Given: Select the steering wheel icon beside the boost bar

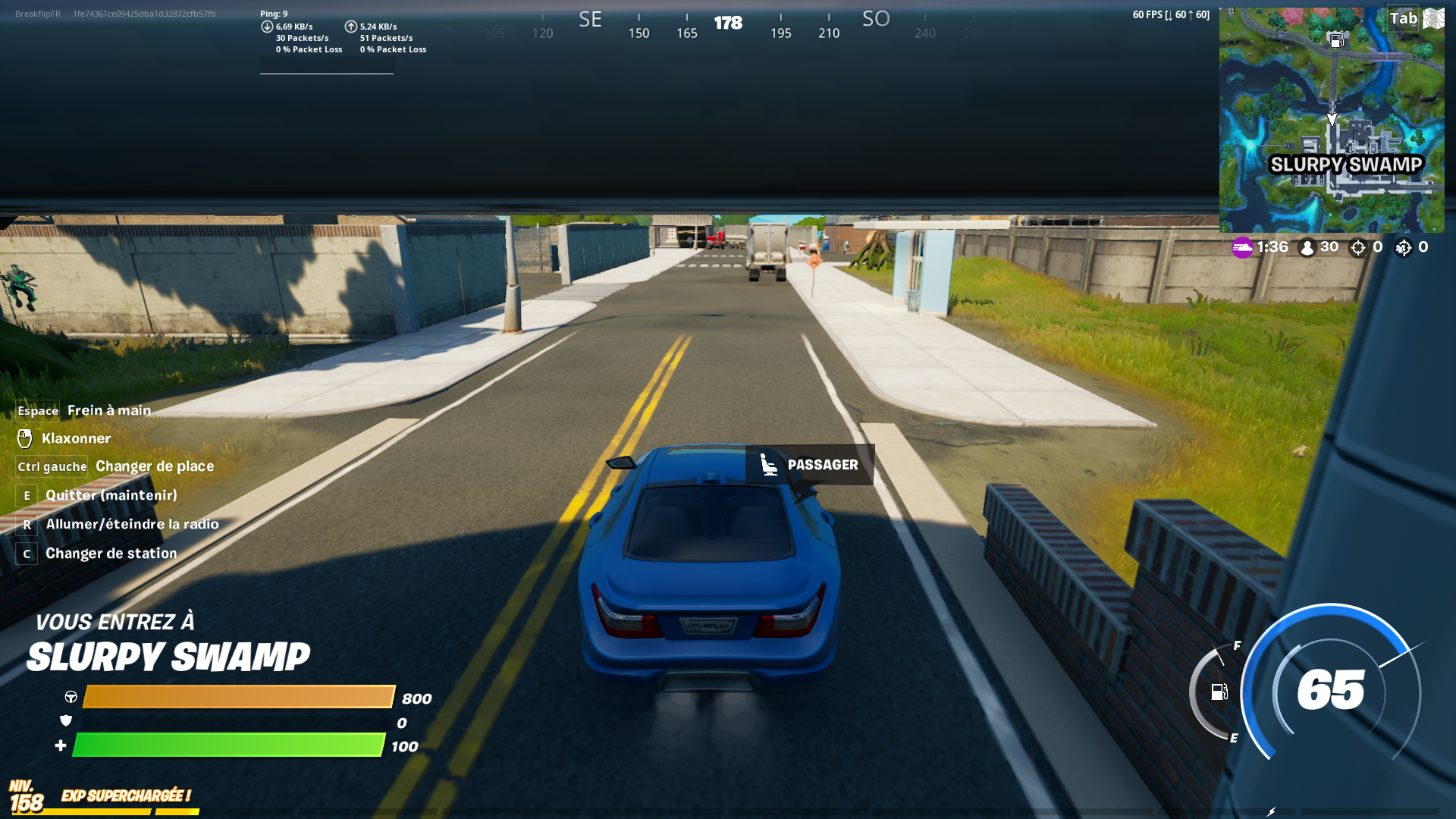Looking at the screenshot, I should pos(69,698).
